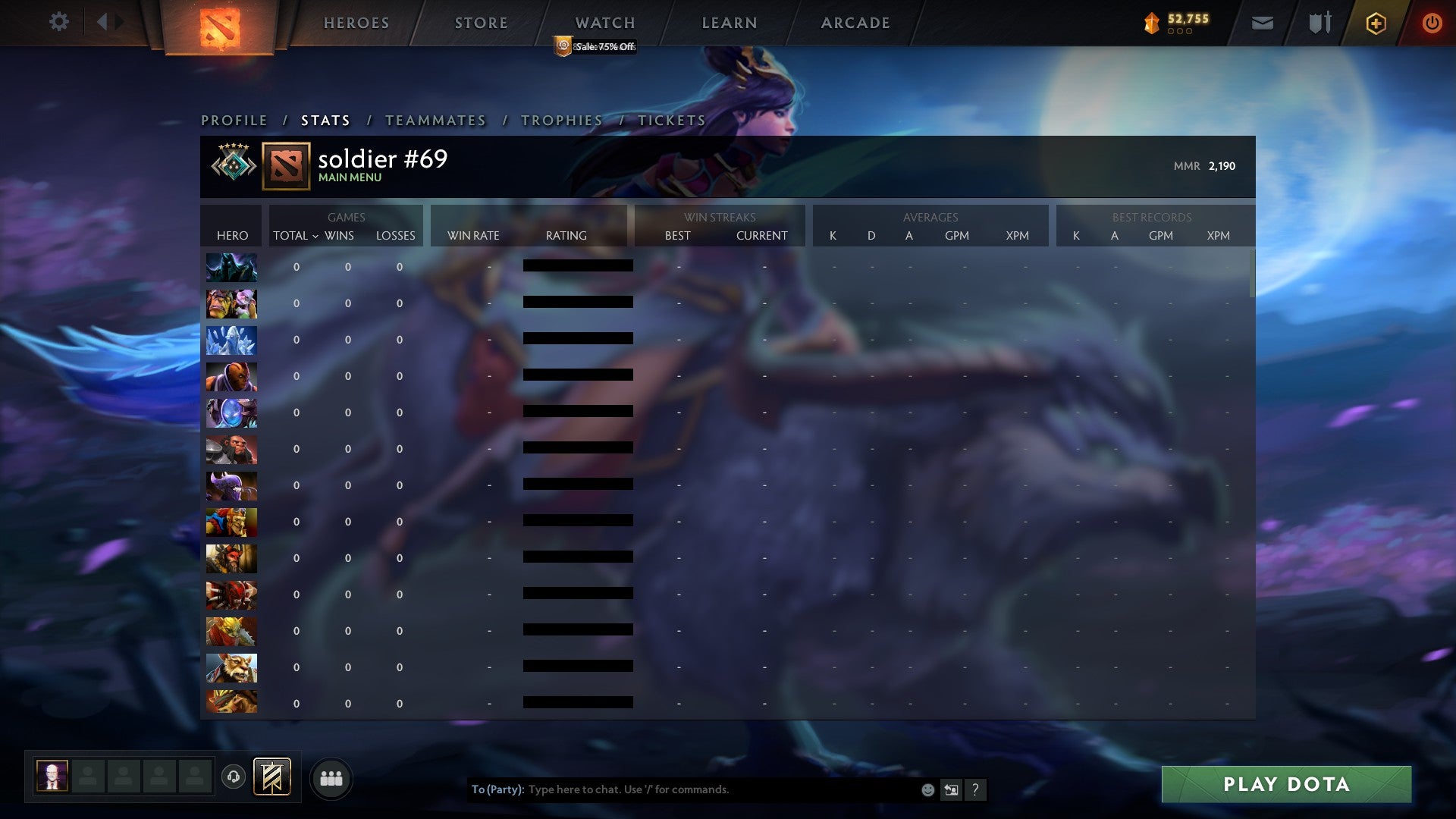Select the first hero portrait in the stats table
Viewport: 1456px width, 819px height.
coord(231,266)
